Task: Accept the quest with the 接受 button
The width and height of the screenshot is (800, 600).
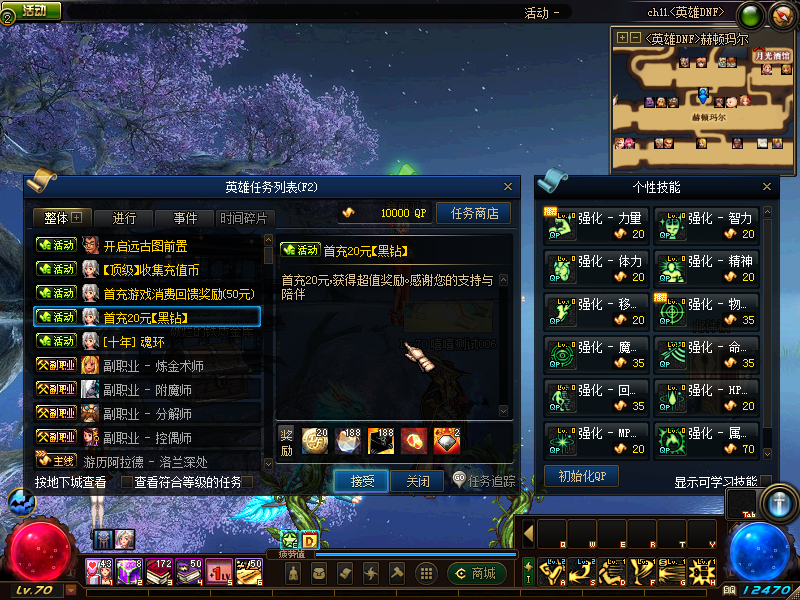Action: coord(361,481)
